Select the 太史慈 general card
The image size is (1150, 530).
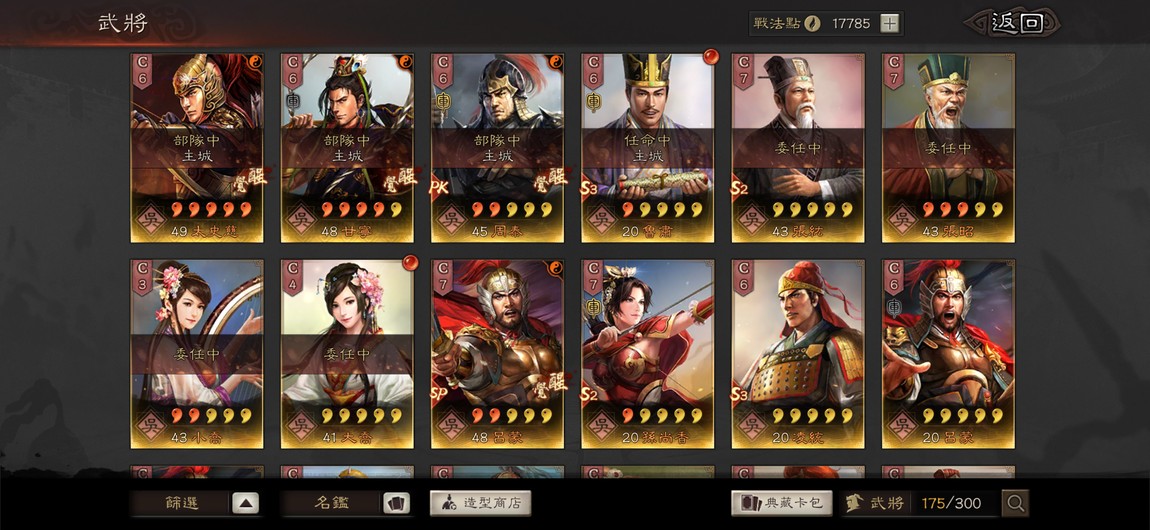pos(197,147)
